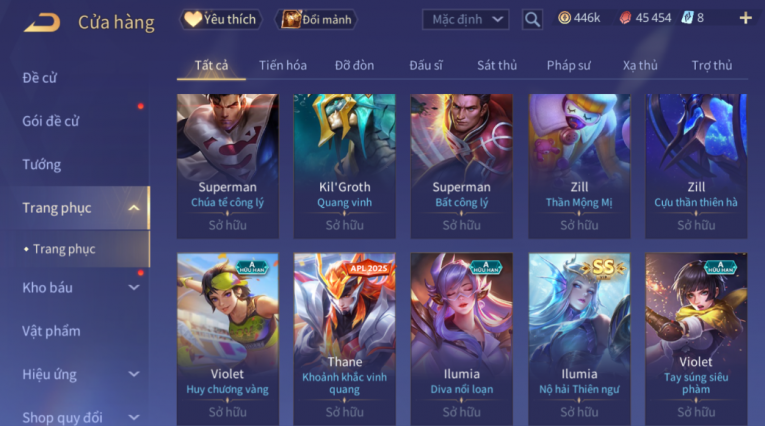This screenshot has width=765, height=426.
Task: Open the Yêu thích favorites list
Action: coord(220,19)
